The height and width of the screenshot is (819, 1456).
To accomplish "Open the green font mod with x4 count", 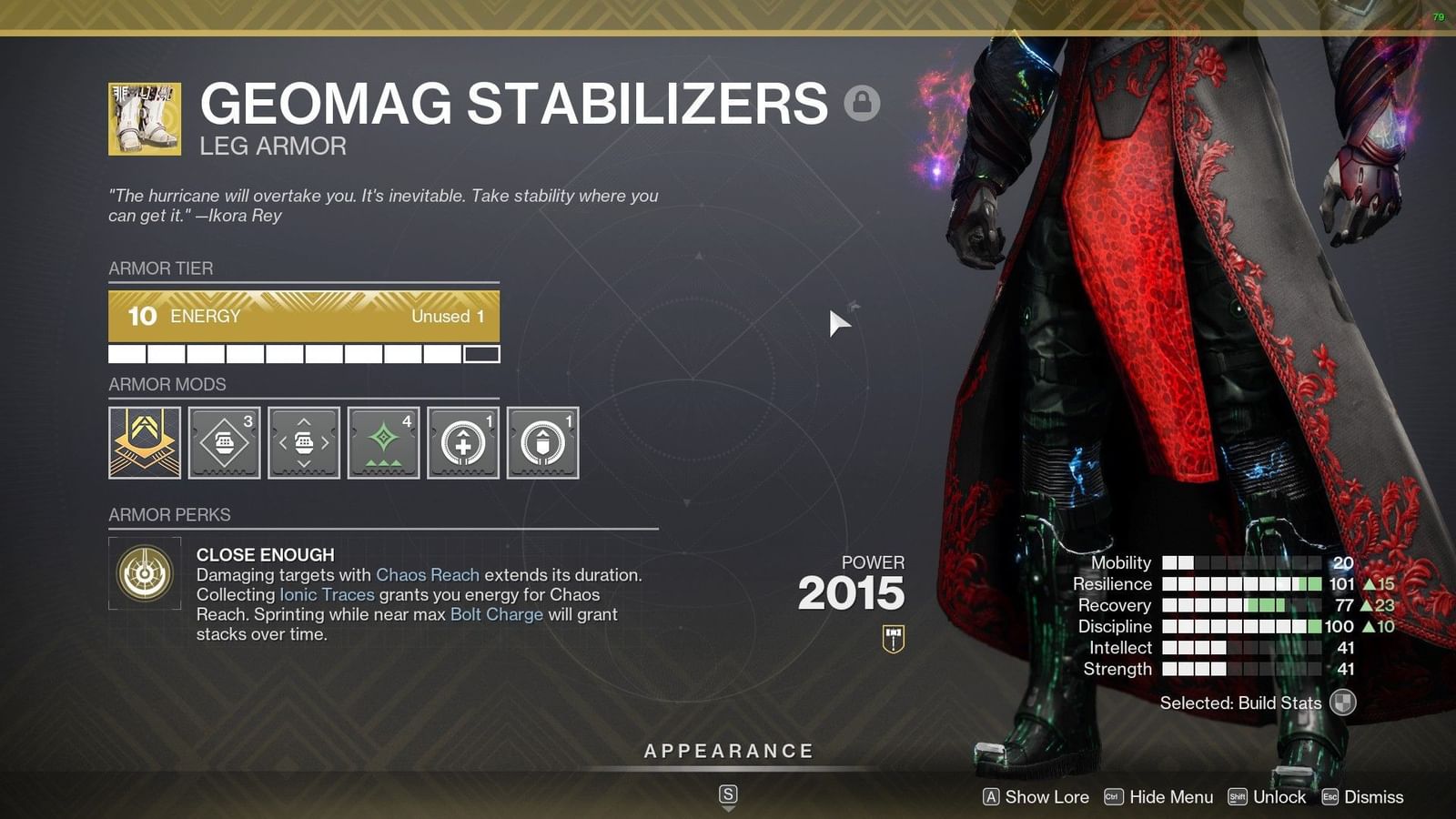I will (382, 443).
